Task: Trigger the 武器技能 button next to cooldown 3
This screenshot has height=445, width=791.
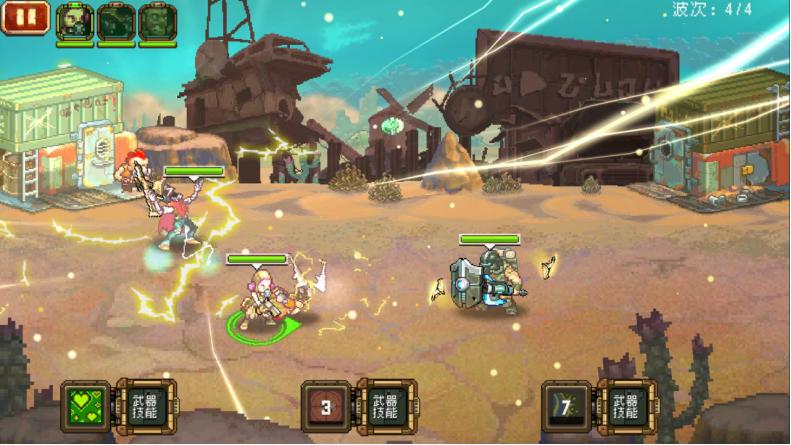Action: click(386, 407)
